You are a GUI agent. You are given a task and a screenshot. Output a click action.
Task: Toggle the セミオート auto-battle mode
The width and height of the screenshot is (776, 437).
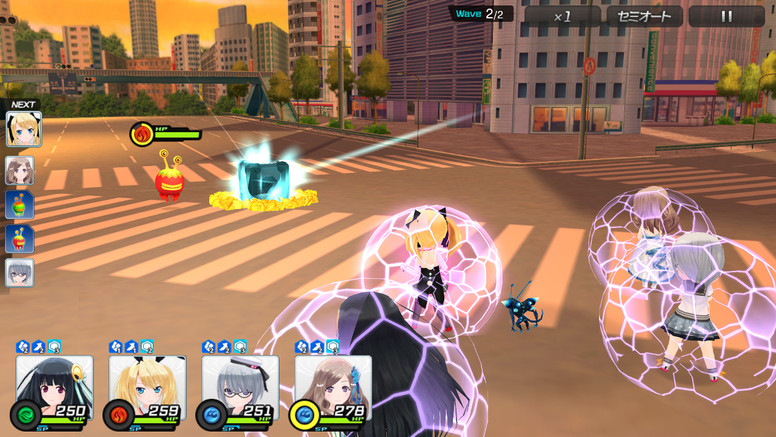(x=644, y=16)
